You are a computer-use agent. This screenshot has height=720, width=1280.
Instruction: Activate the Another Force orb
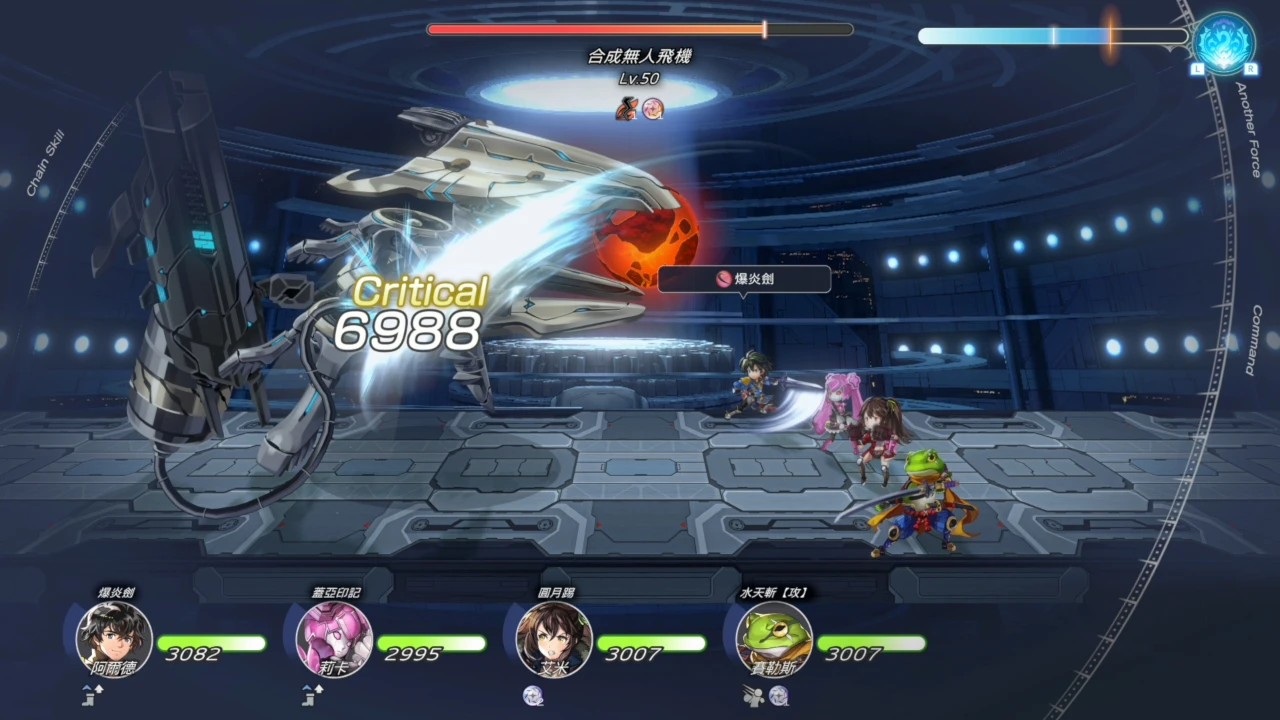(1224, 42)
